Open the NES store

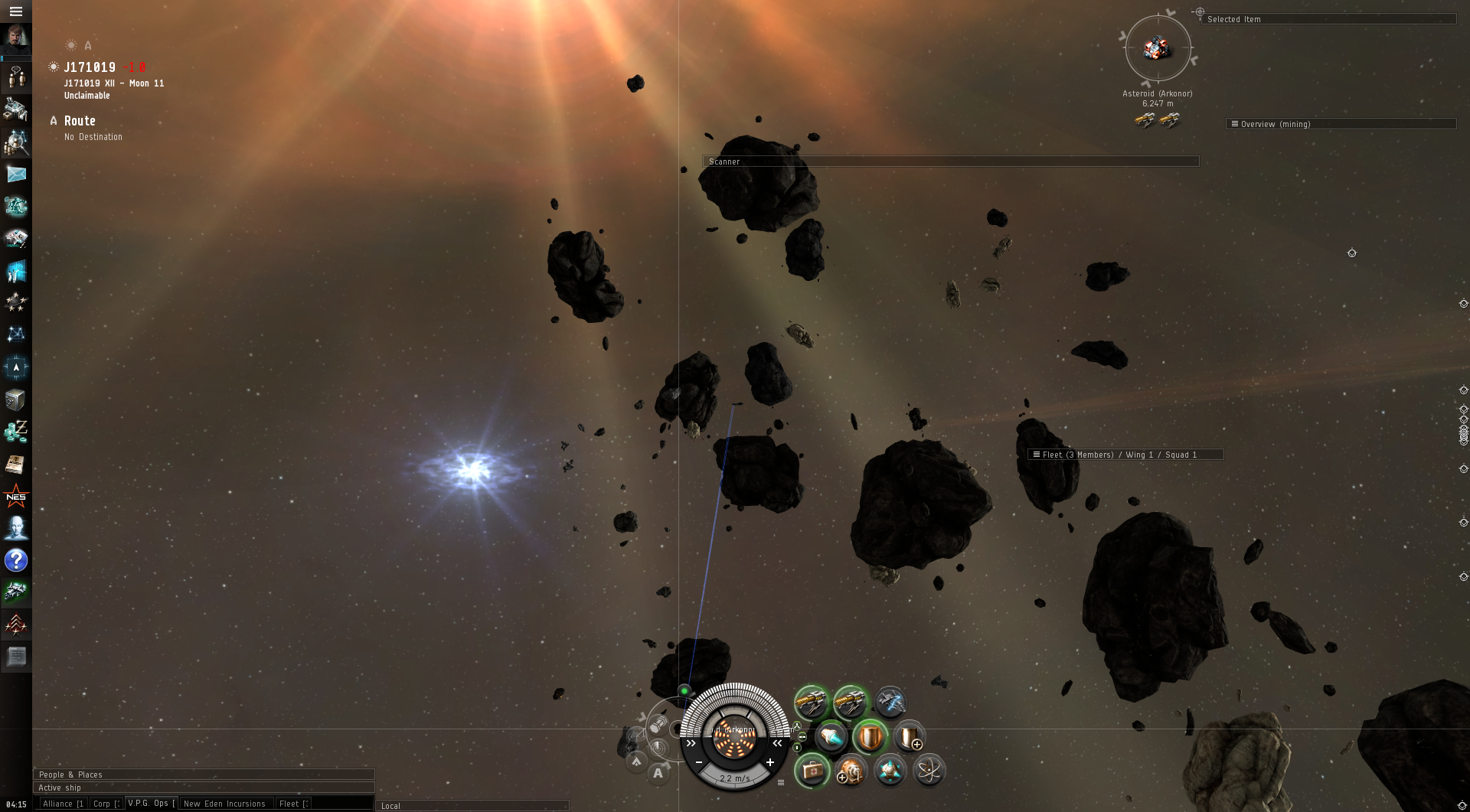16,497
